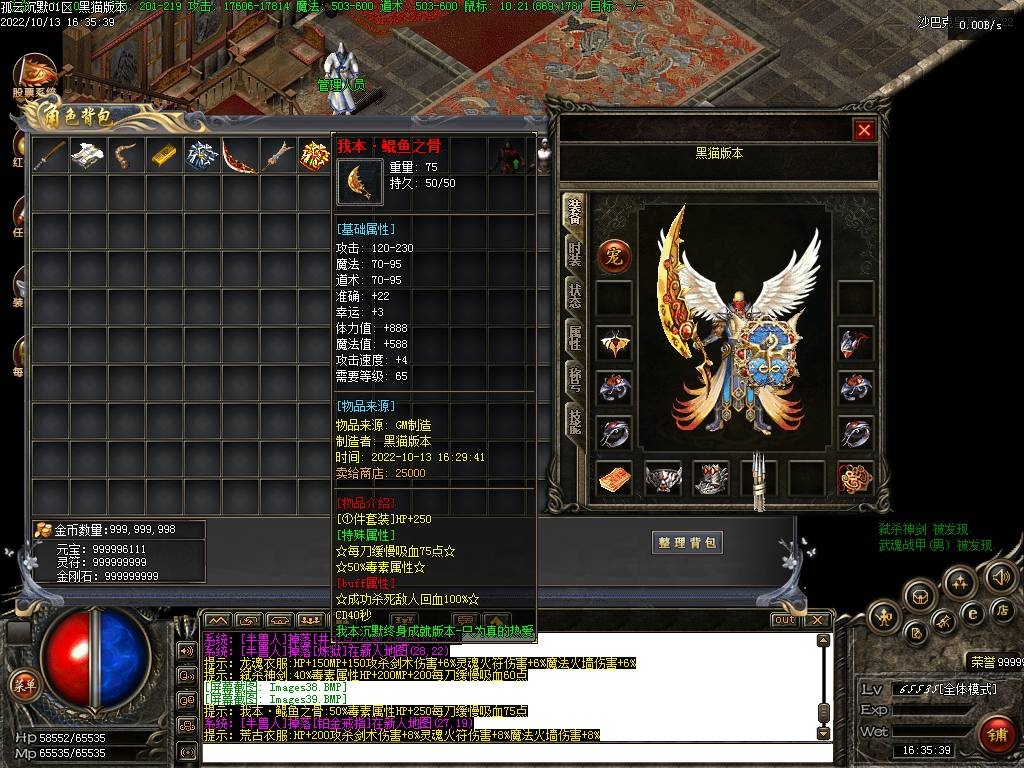This screenshot has height=768, width=1024.
Task: Open the red 铺 shop button
Action: (x=995, y=734)
